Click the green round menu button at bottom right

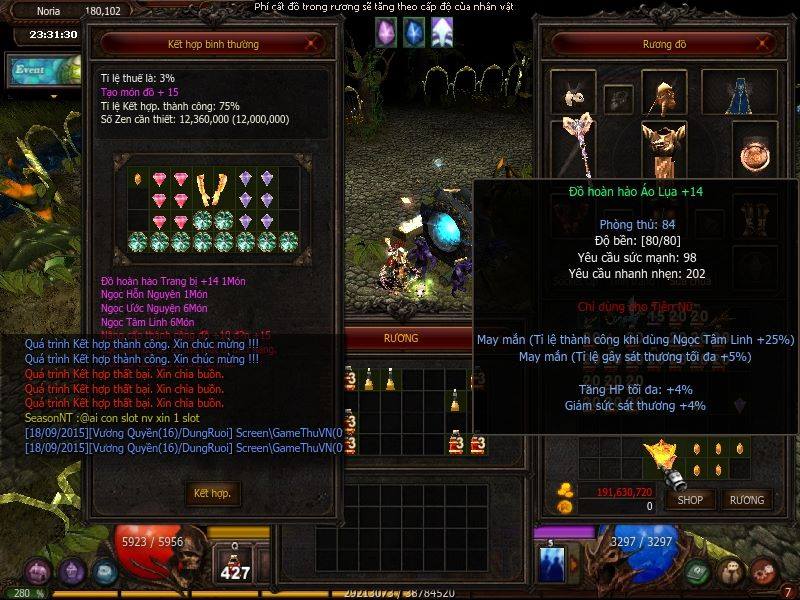tap(698, 572)
